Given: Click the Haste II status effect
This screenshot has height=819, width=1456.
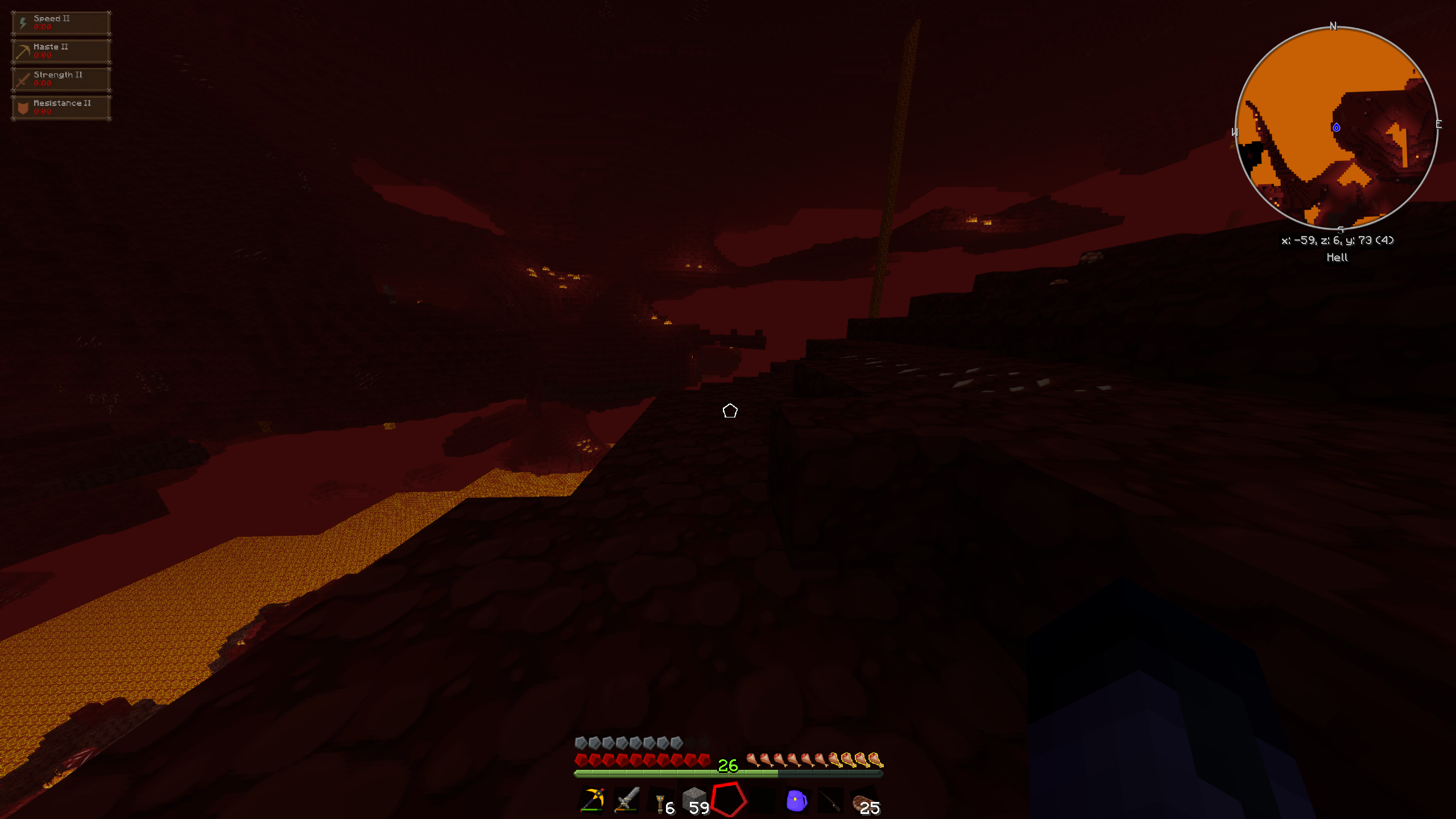Looking at the screenshot, I should 61,51.
